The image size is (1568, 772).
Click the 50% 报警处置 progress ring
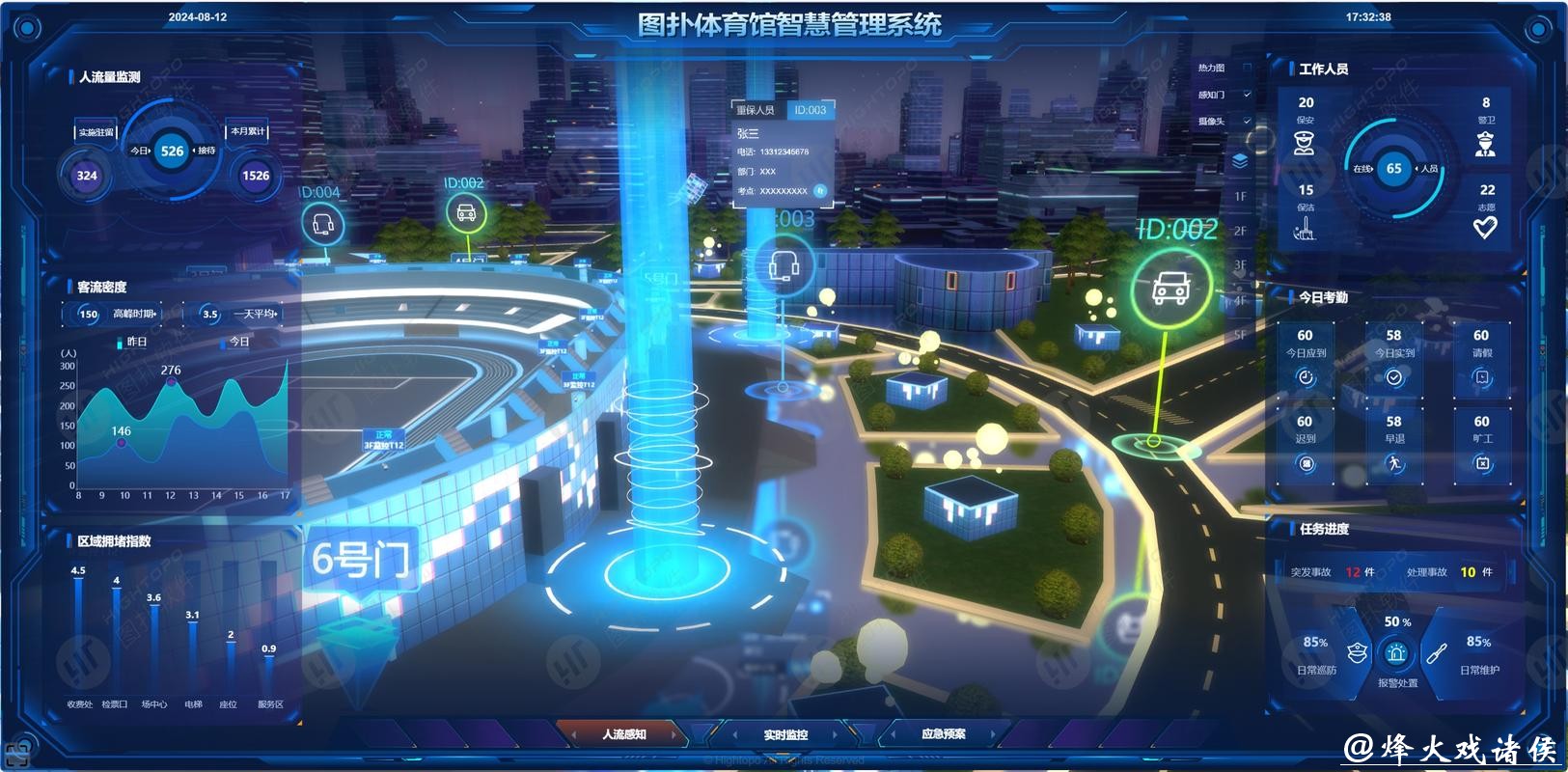(1393, 637)
